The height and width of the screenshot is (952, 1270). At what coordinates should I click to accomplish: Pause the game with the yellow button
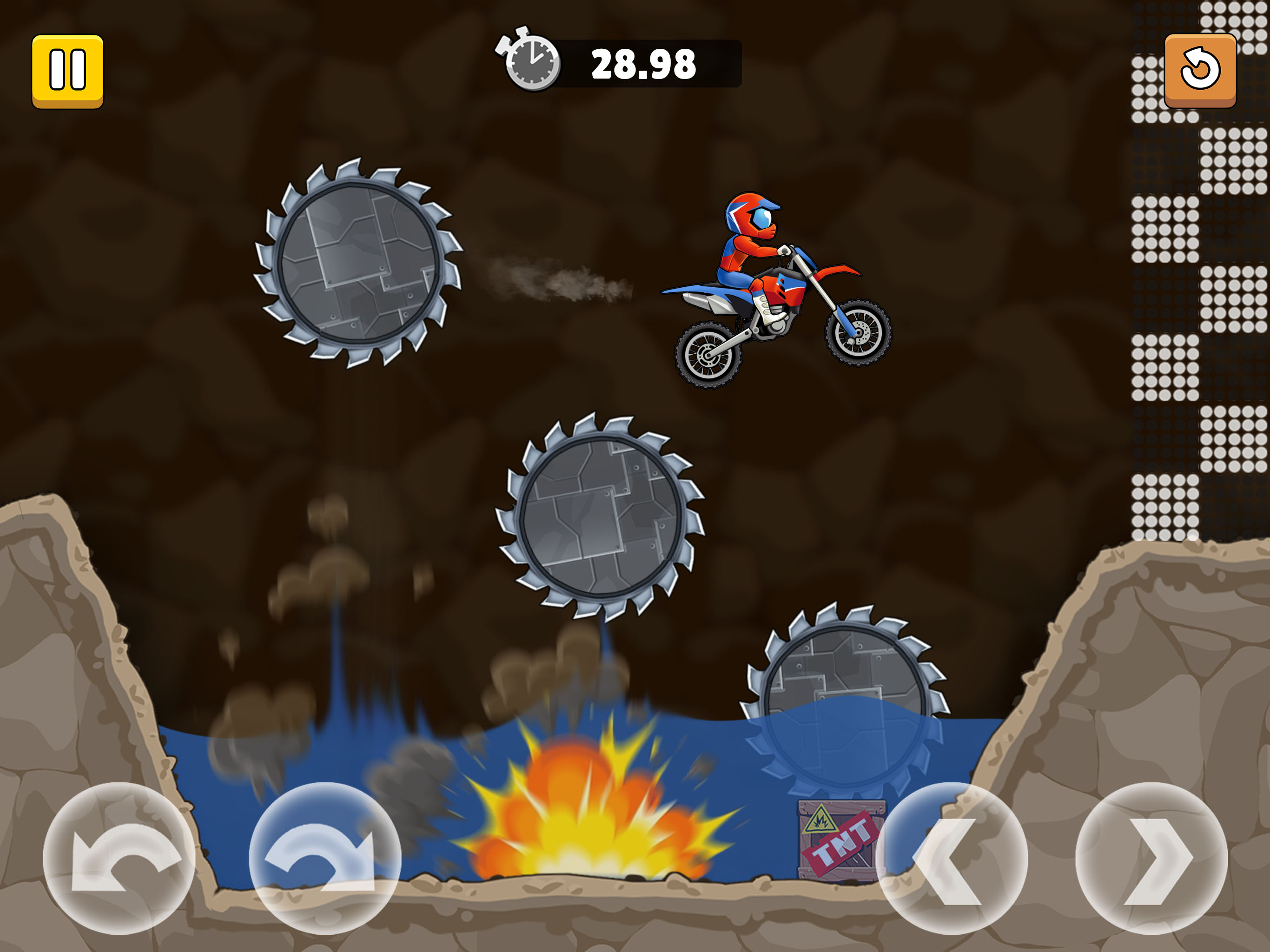(67, 71)
